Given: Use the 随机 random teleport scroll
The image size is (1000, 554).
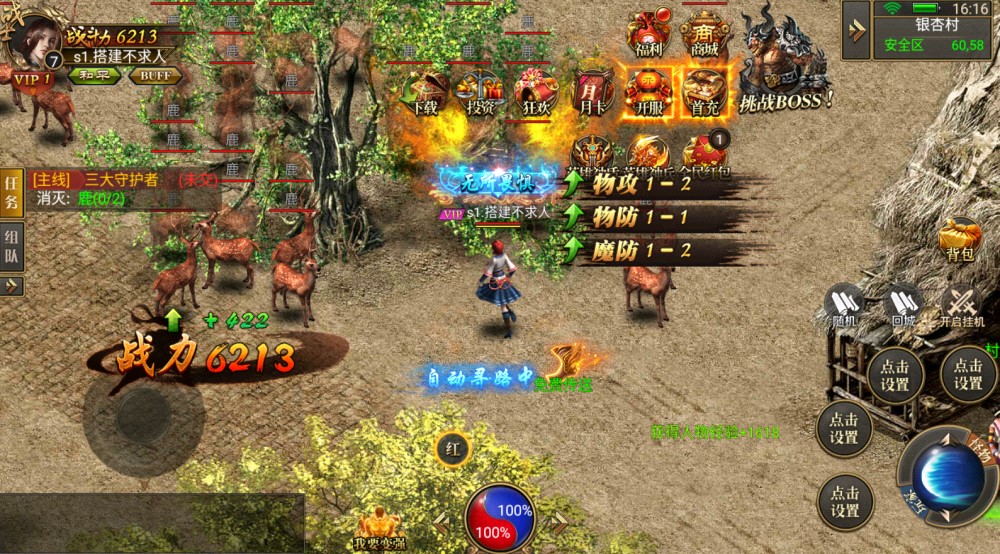Looking at the screenshot, I should [845, 305].
